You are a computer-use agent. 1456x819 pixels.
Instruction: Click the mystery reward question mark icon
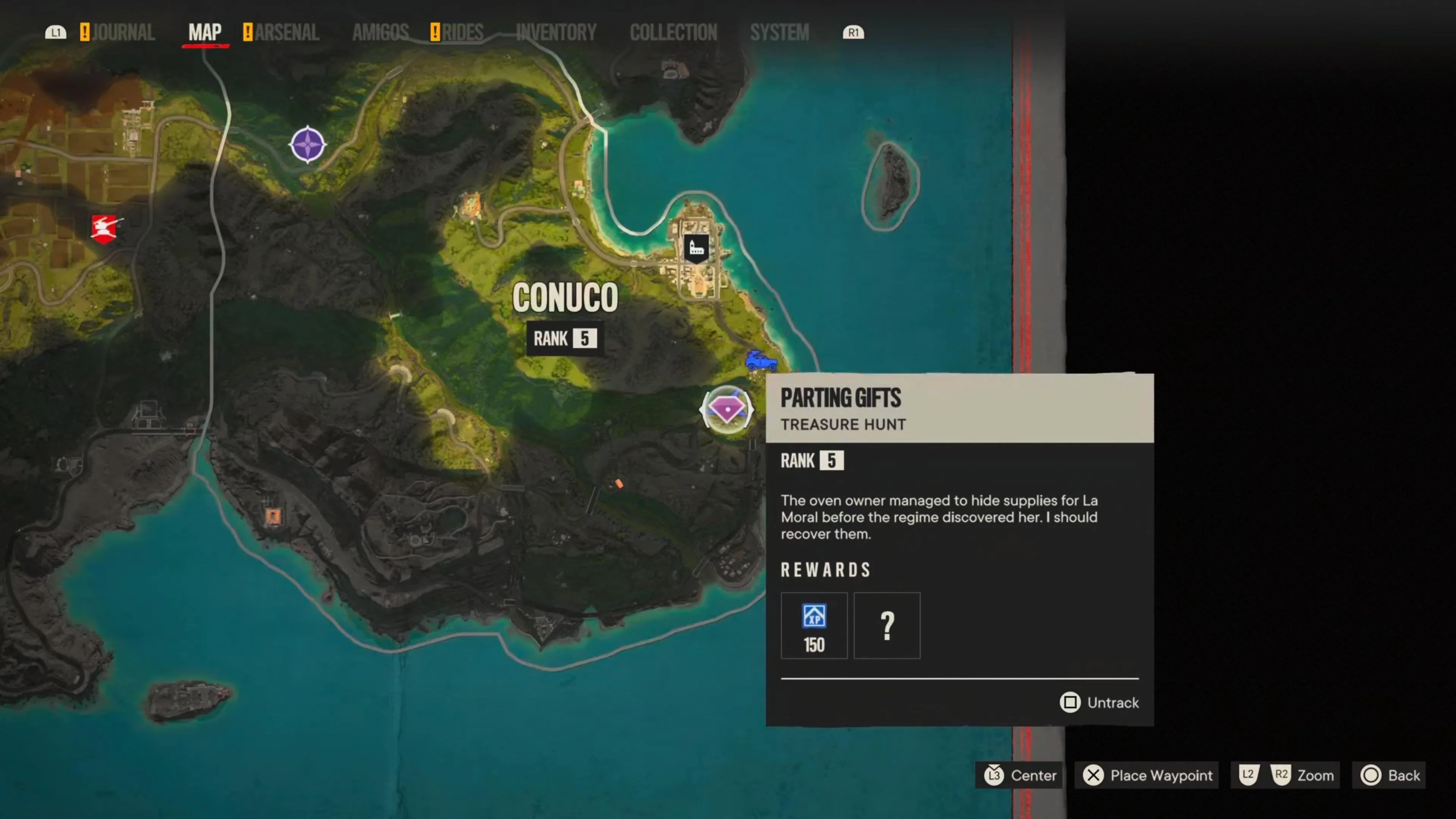point(887,625)
